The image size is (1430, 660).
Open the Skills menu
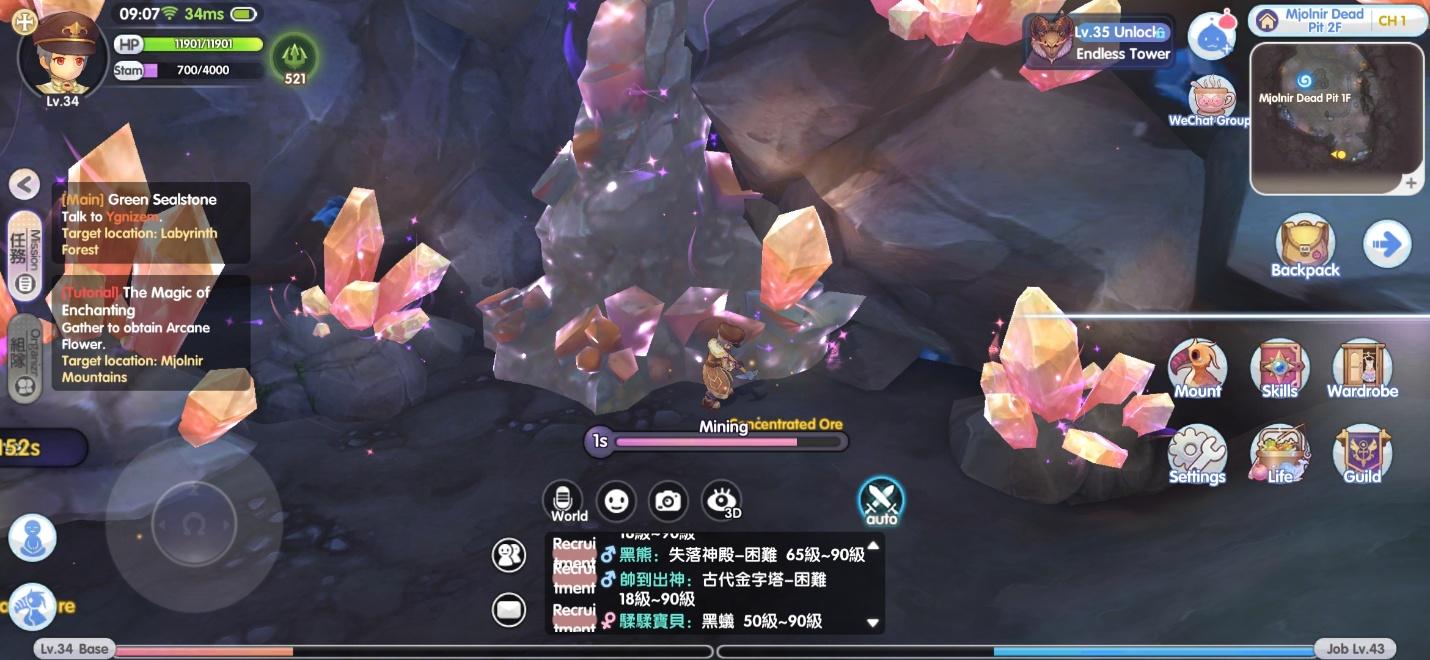pos(1279,368)
